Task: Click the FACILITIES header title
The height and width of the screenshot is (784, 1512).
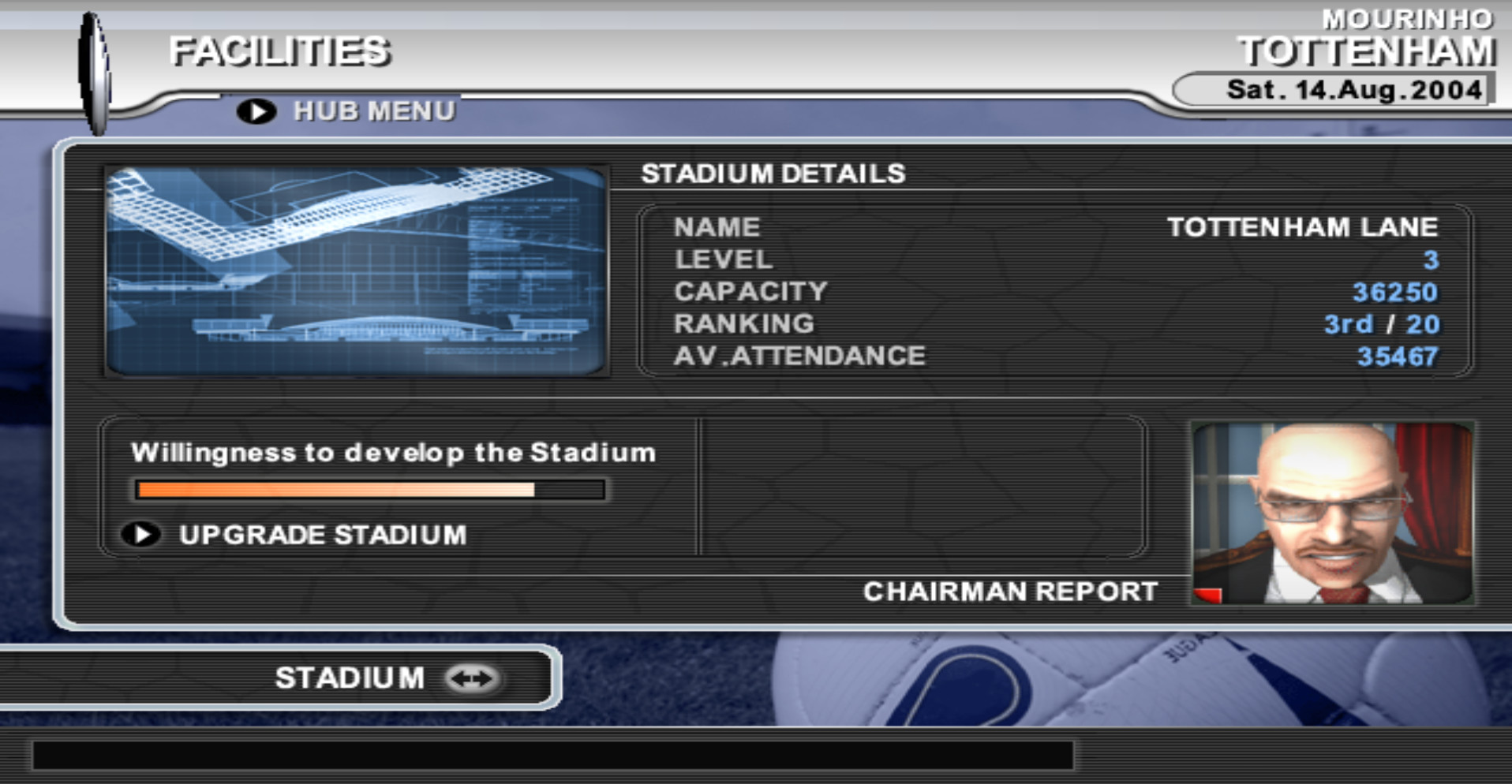Action: pos(282,50)
